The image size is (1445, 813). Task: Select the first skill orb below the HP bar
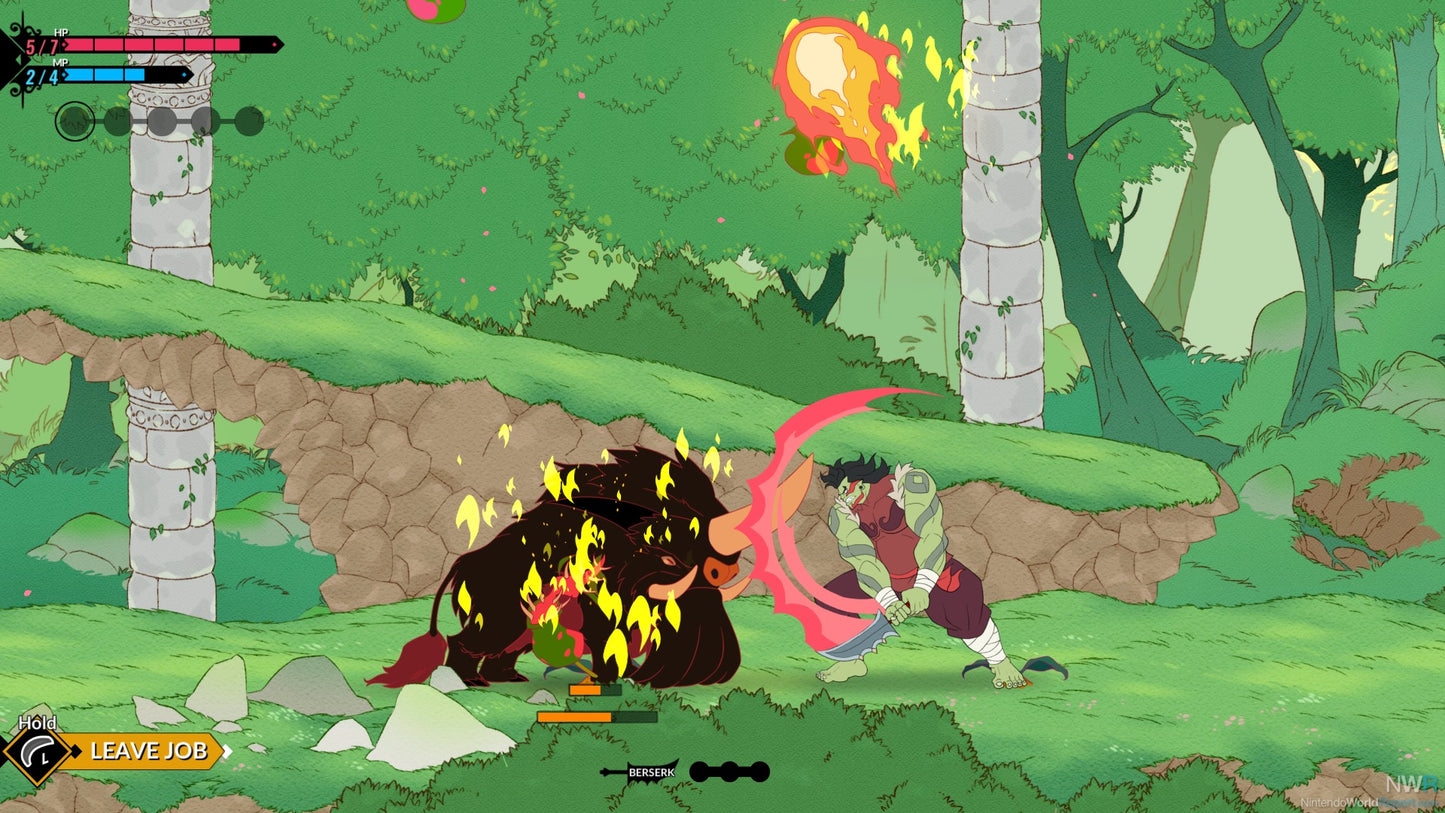click(x=77, y=120)
